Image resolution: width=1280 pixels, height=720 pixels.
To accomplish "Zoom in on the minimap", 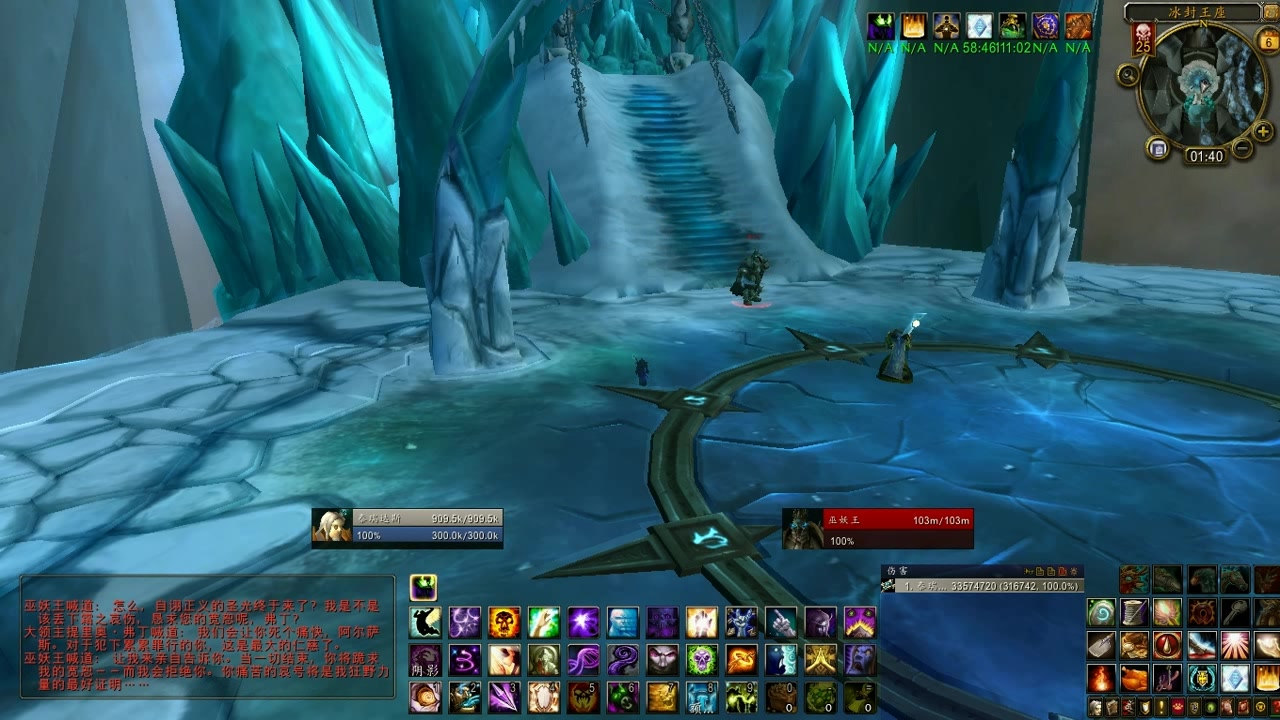I will tap(1263, 130).
